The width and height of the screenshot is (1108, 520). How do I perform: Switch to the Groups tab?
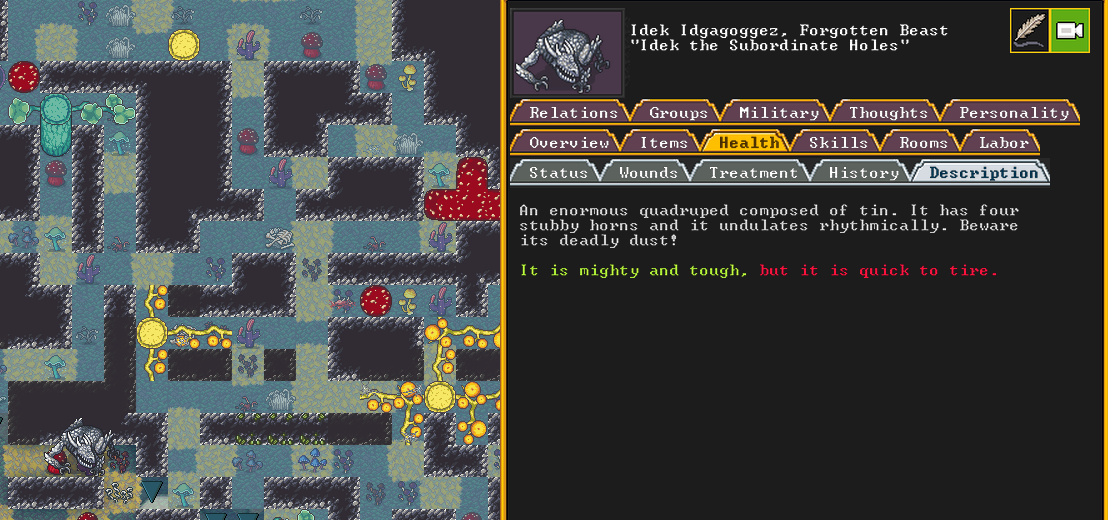678,113
